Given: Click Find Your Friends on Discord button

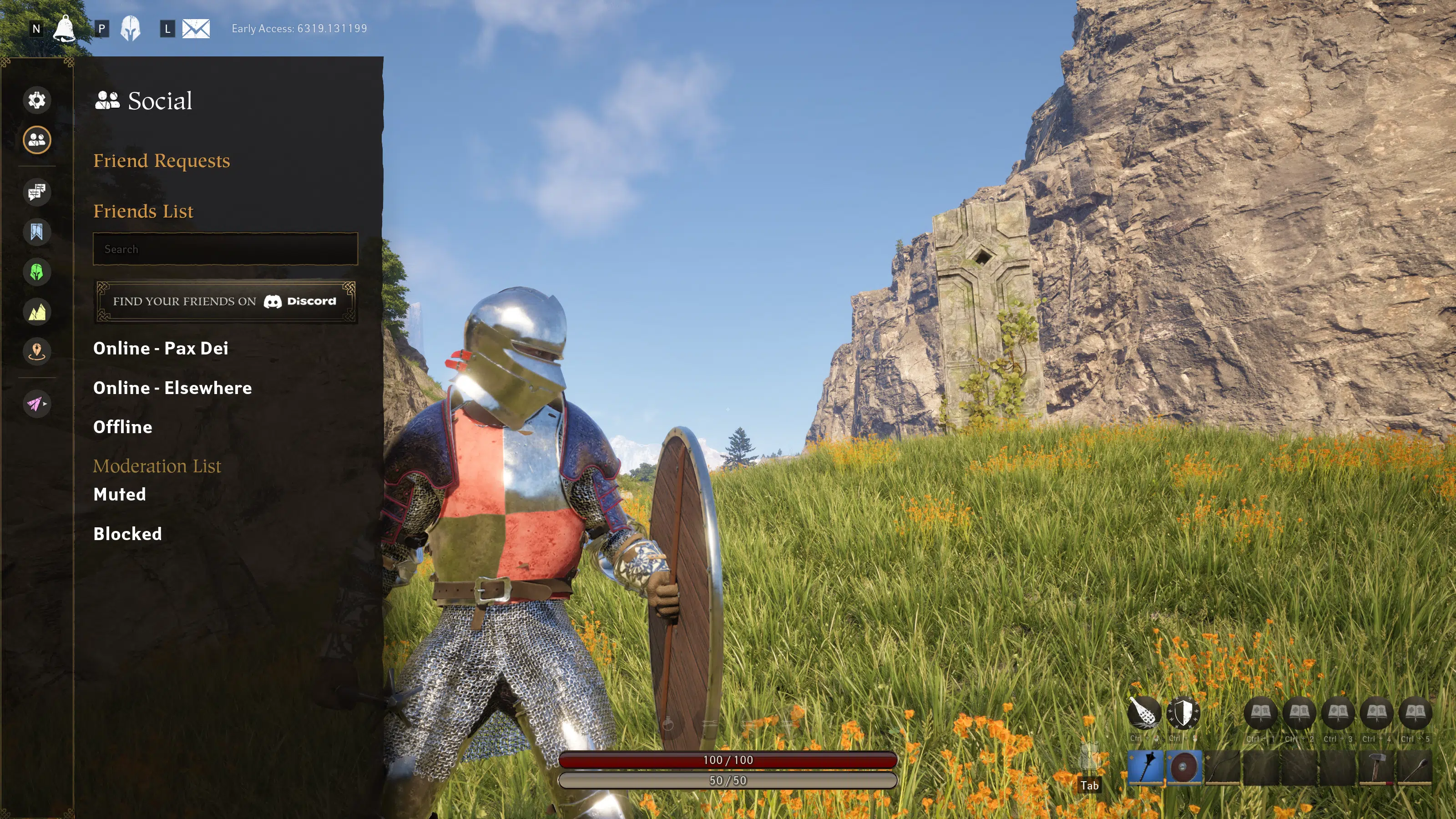Looking at the screenshot, I should pos(225,301).
